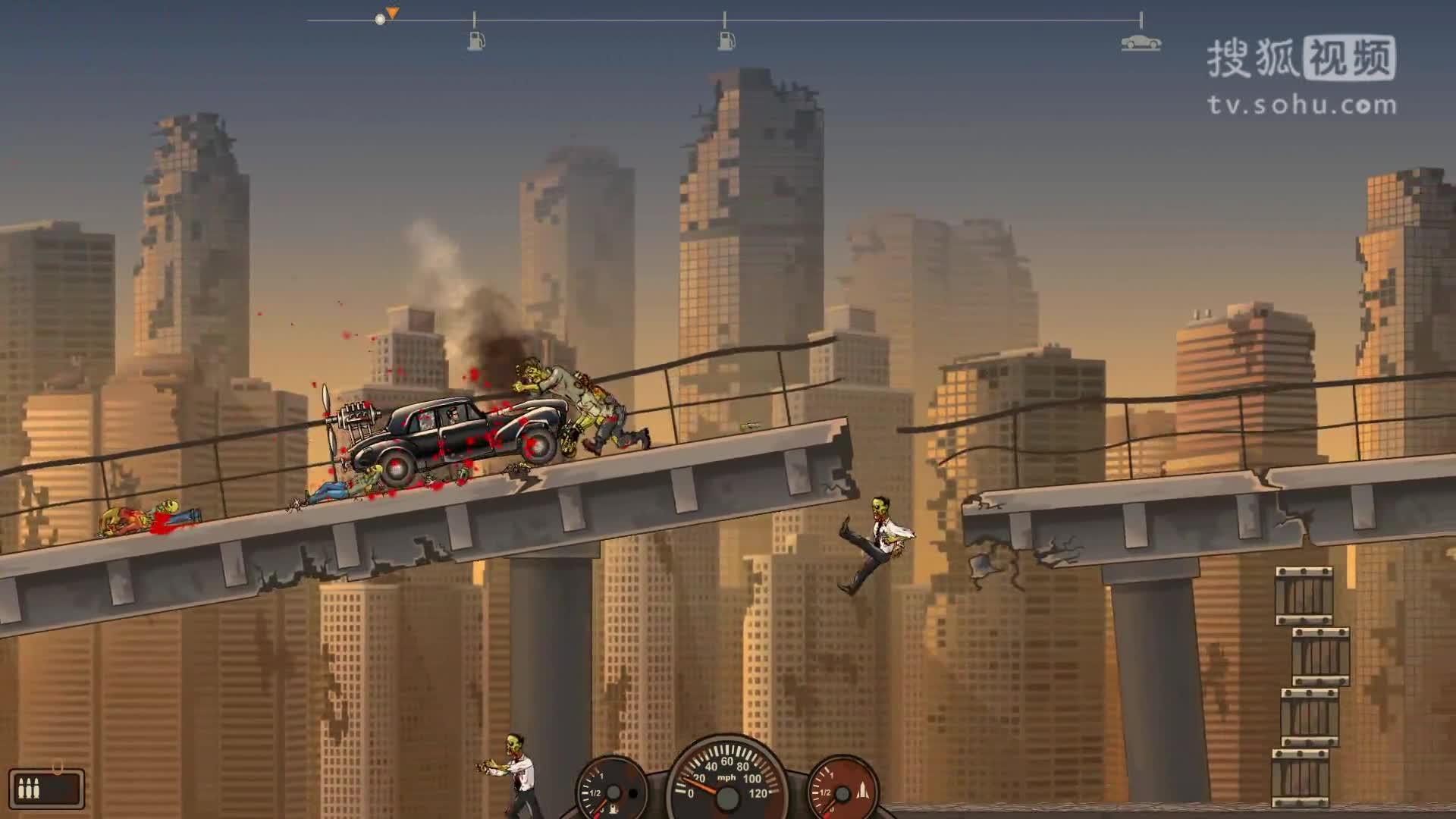1456x819 pixels.
Task: Select the finish-line car icon
Action: [x=1141, y=42]
